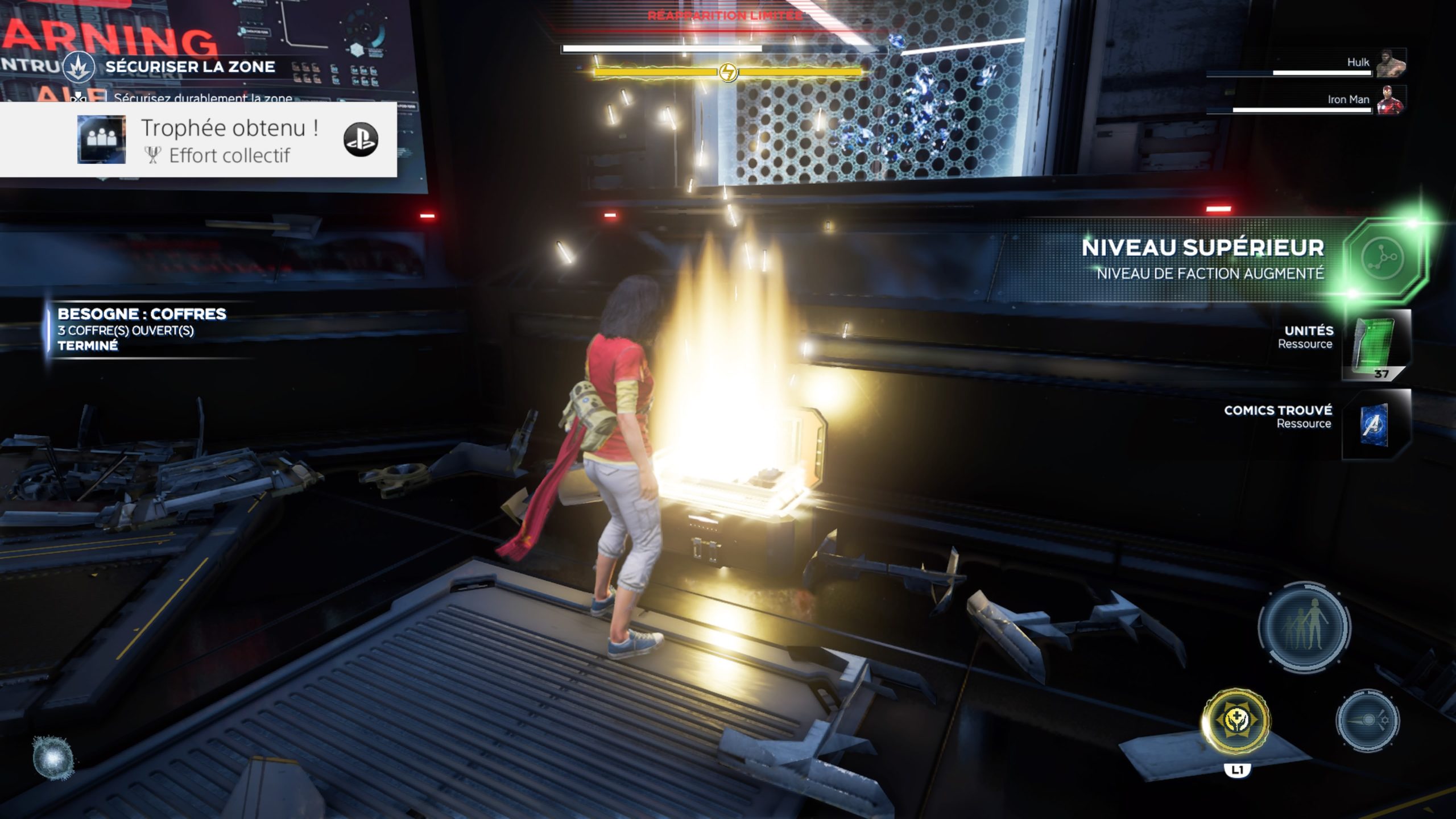Image resolution: width=1456 pixels, height=819 pixels.
Task: Activate the golden healing support ability
Action: pyautogui.click(x=1235, y=721)
